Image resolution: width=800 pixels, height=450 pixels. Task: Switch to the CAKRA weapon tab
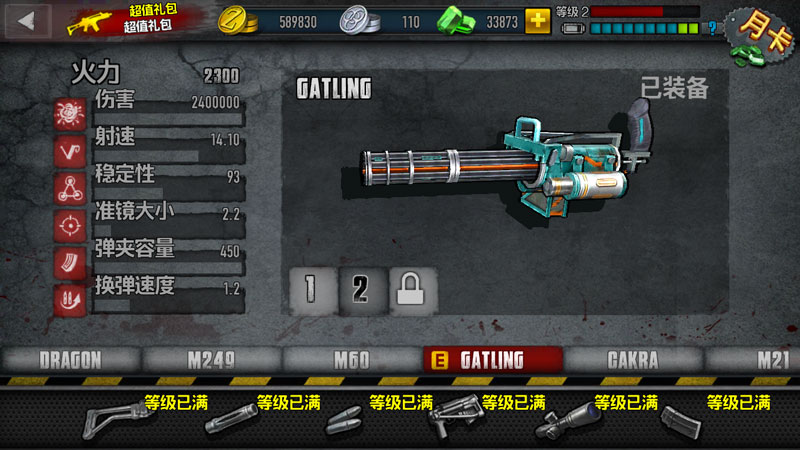[x=633, y=360]
